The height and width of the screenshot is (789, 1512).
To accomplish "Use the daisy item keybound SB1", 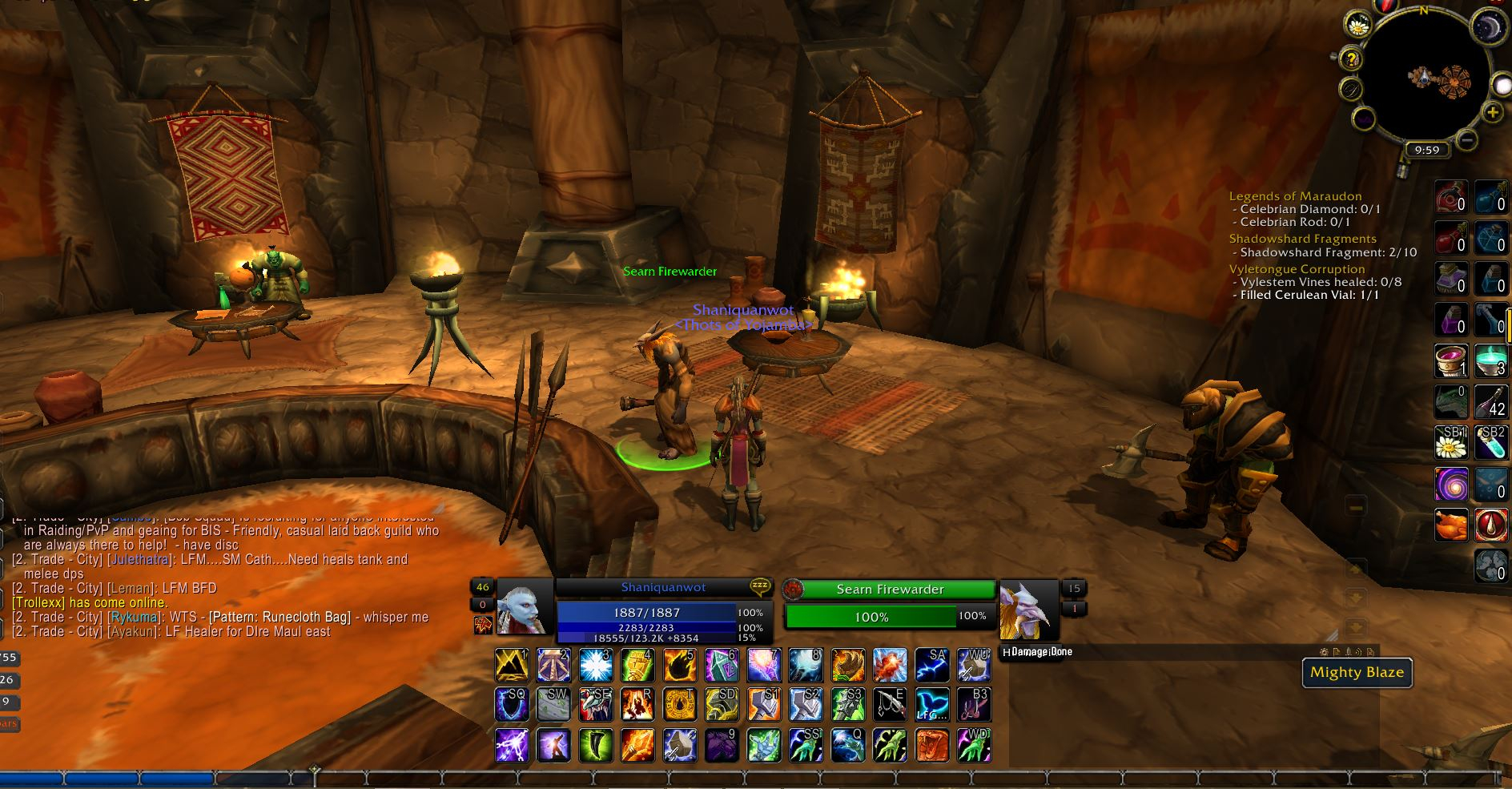I will [1450, 443].
